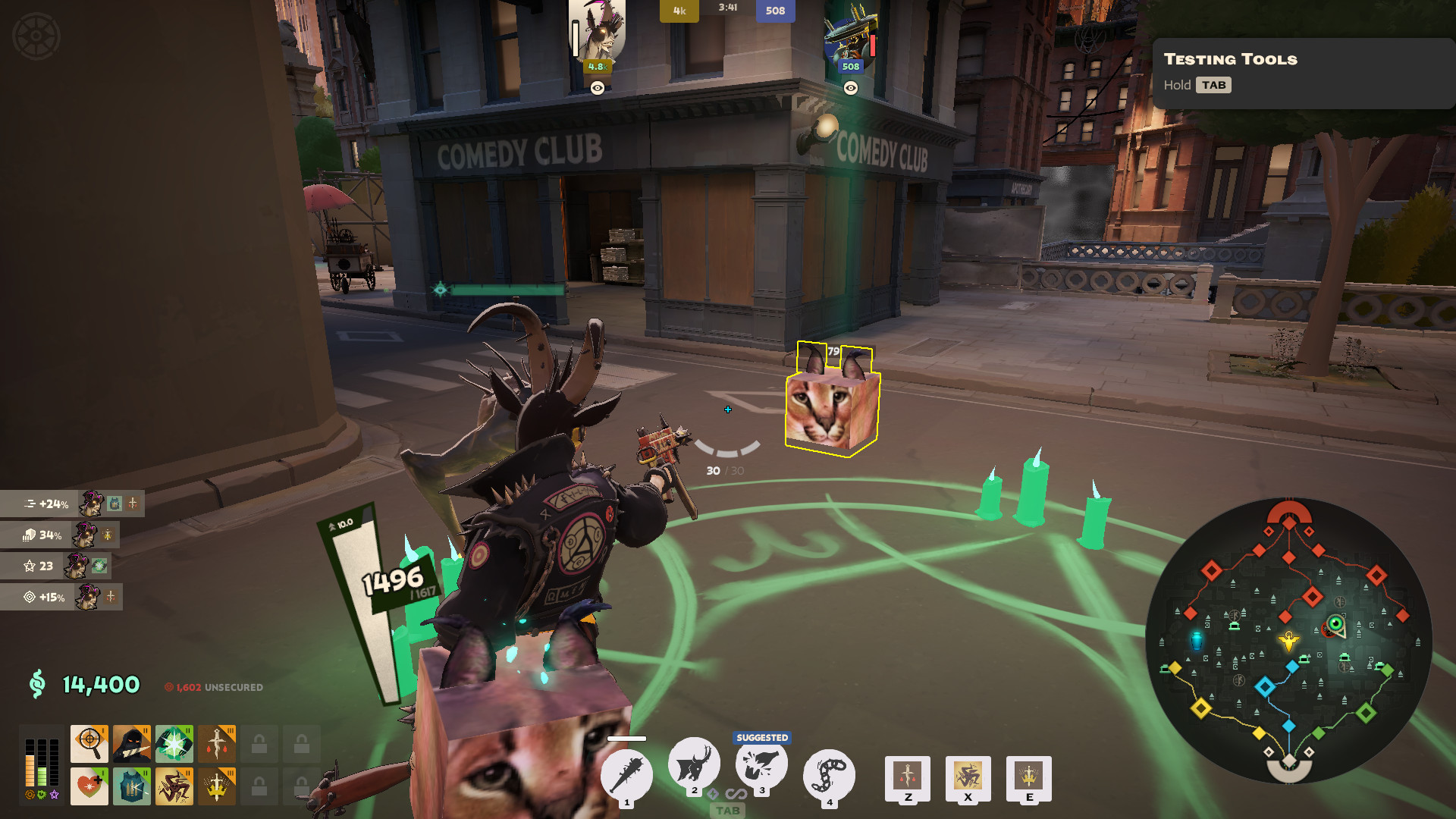Select the crown-and-sword item in the bottom row
Image resolution: width=1456 pixels, height=819 pixels.
click(x=216, y=786)
